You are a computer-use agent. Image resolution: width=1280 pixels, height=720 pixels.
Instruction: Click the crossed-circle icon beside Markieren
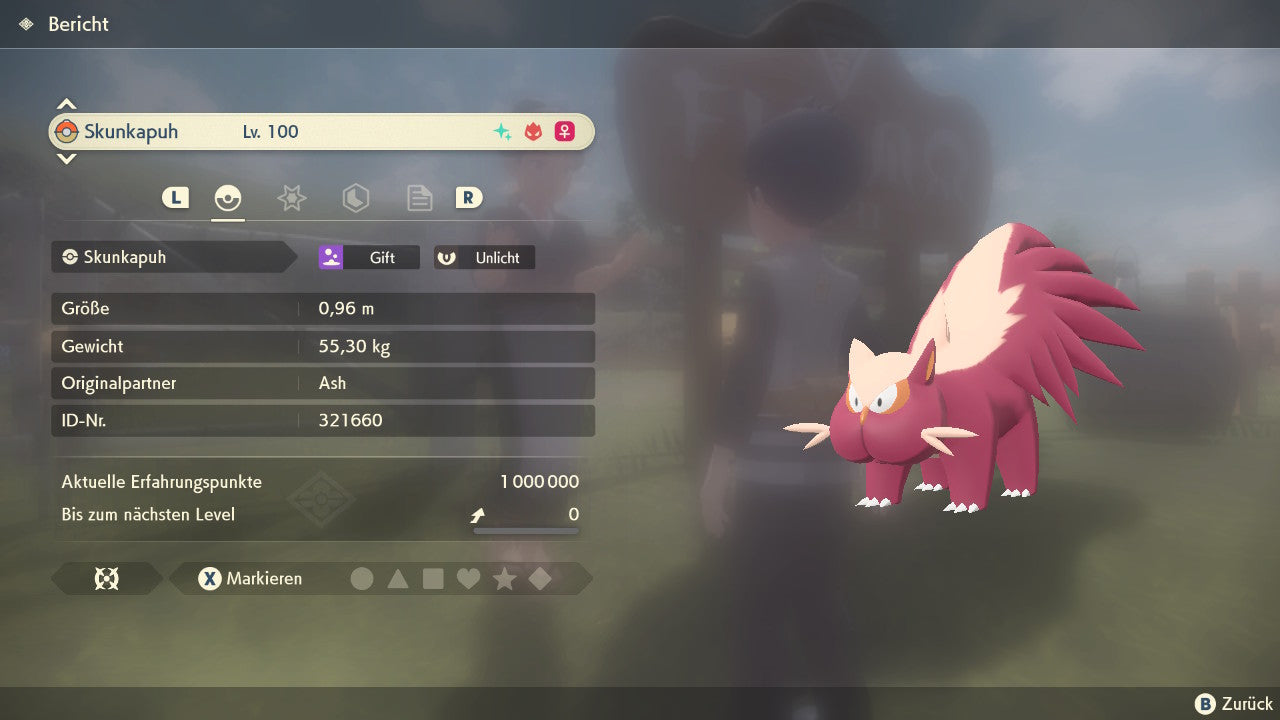point(106,578)
